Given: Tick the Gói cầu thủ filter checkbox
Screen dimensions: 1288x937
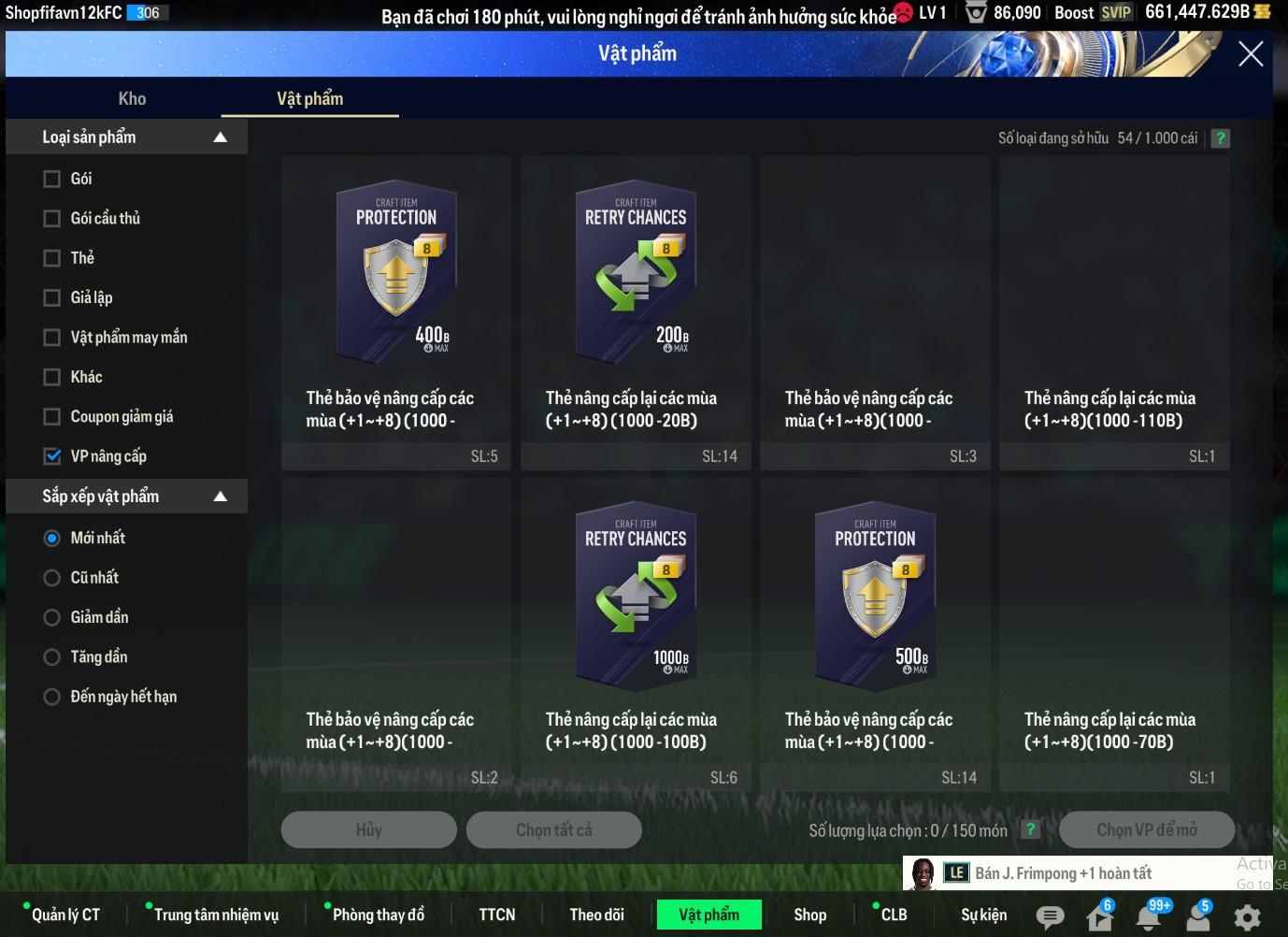Looking at the screenshot, I should (52, 218).
